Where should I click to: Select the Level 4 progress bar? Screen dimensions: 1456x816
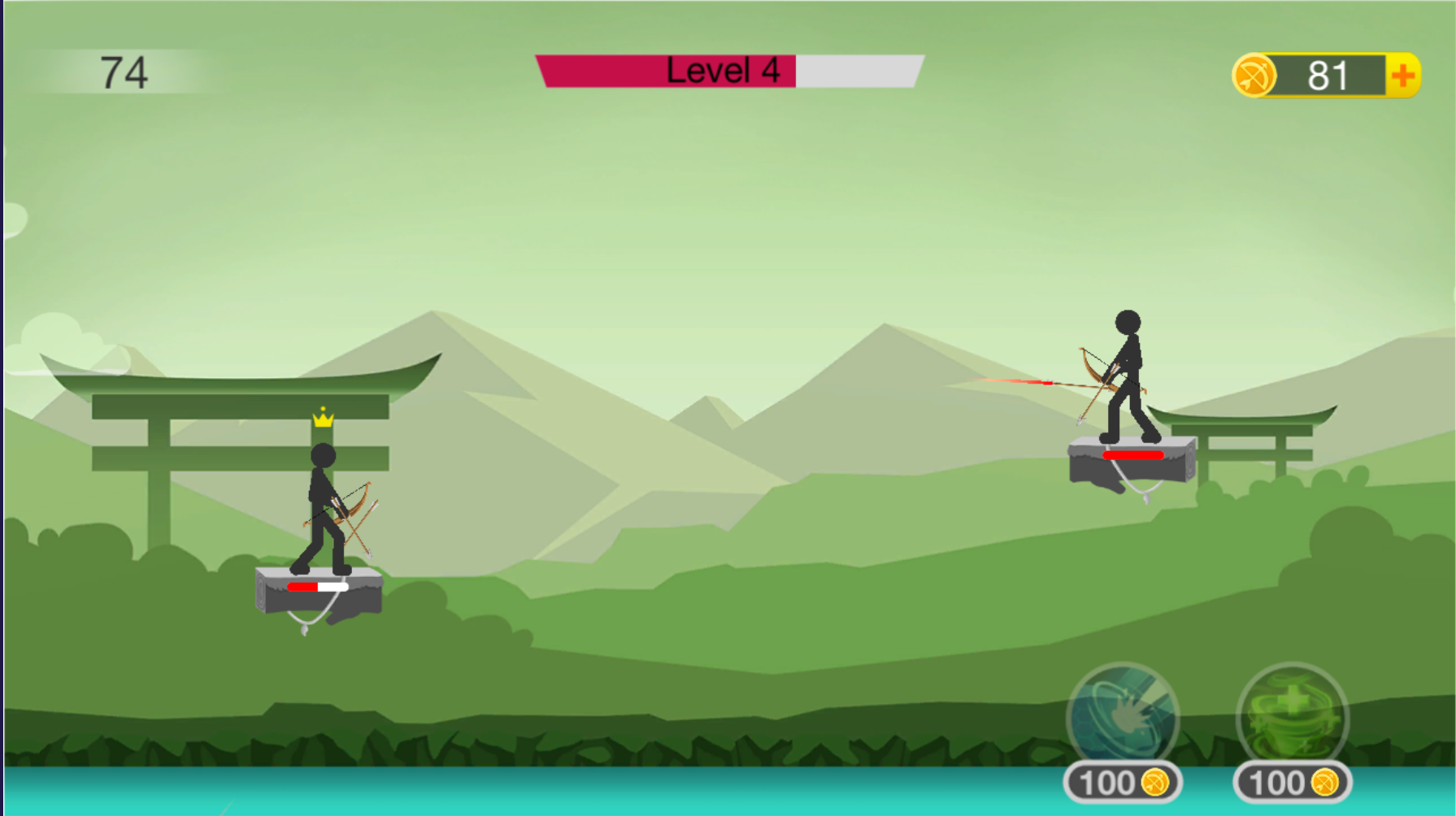728,71
